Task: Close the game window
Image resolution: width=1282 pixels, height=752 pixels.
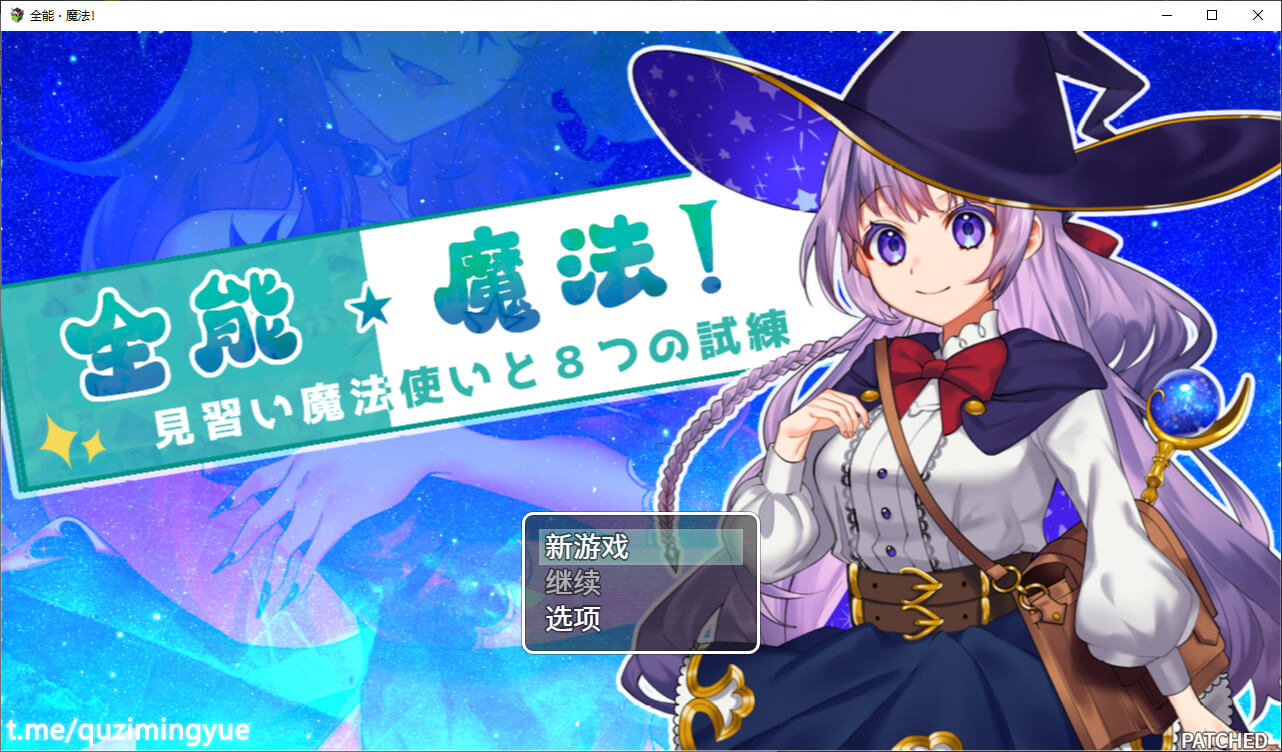Action: (1258, 15)
